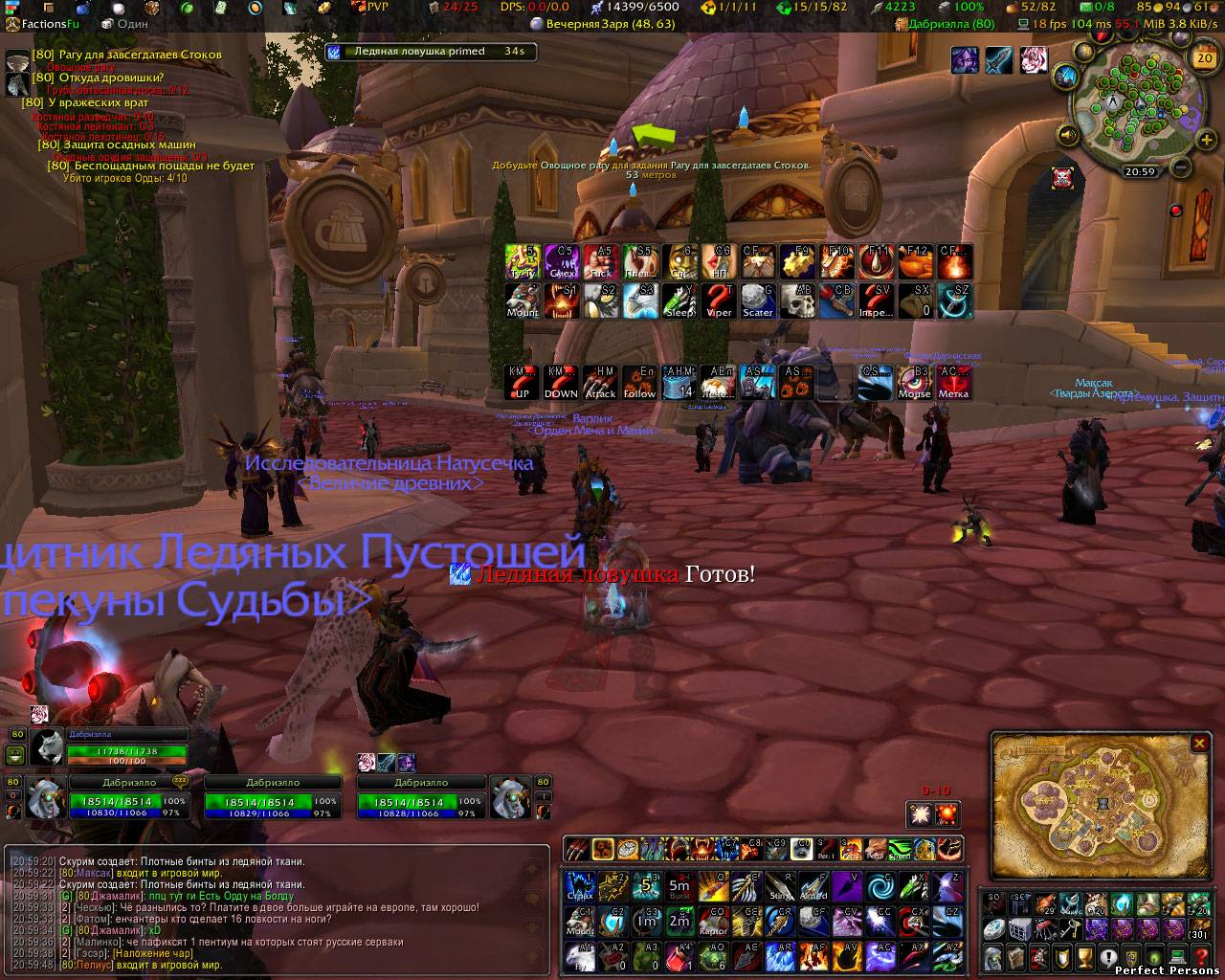Click the pet Follow button
This screenshot has height=980, width=1225.
click(639, 382)
